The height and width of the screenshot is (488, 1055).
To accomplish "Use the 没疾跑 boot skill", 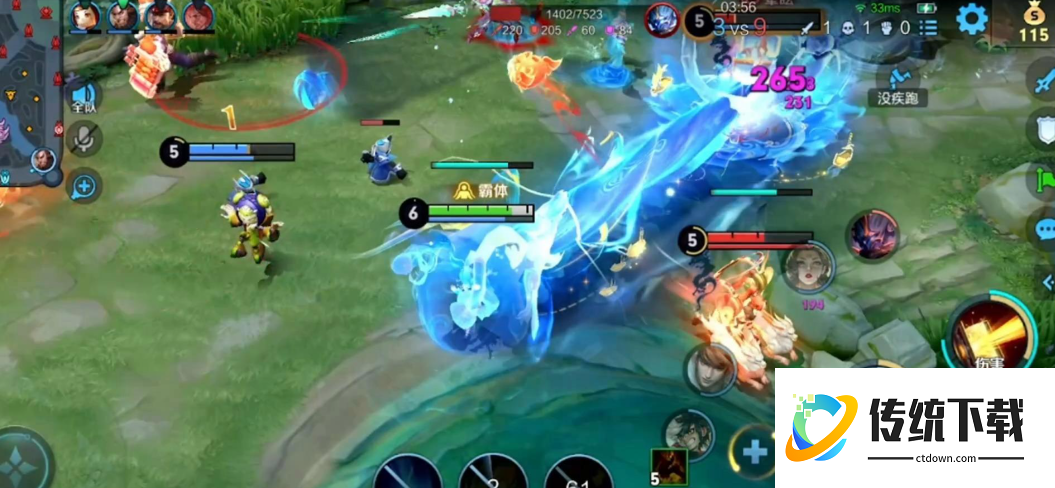I will point(897,77).
